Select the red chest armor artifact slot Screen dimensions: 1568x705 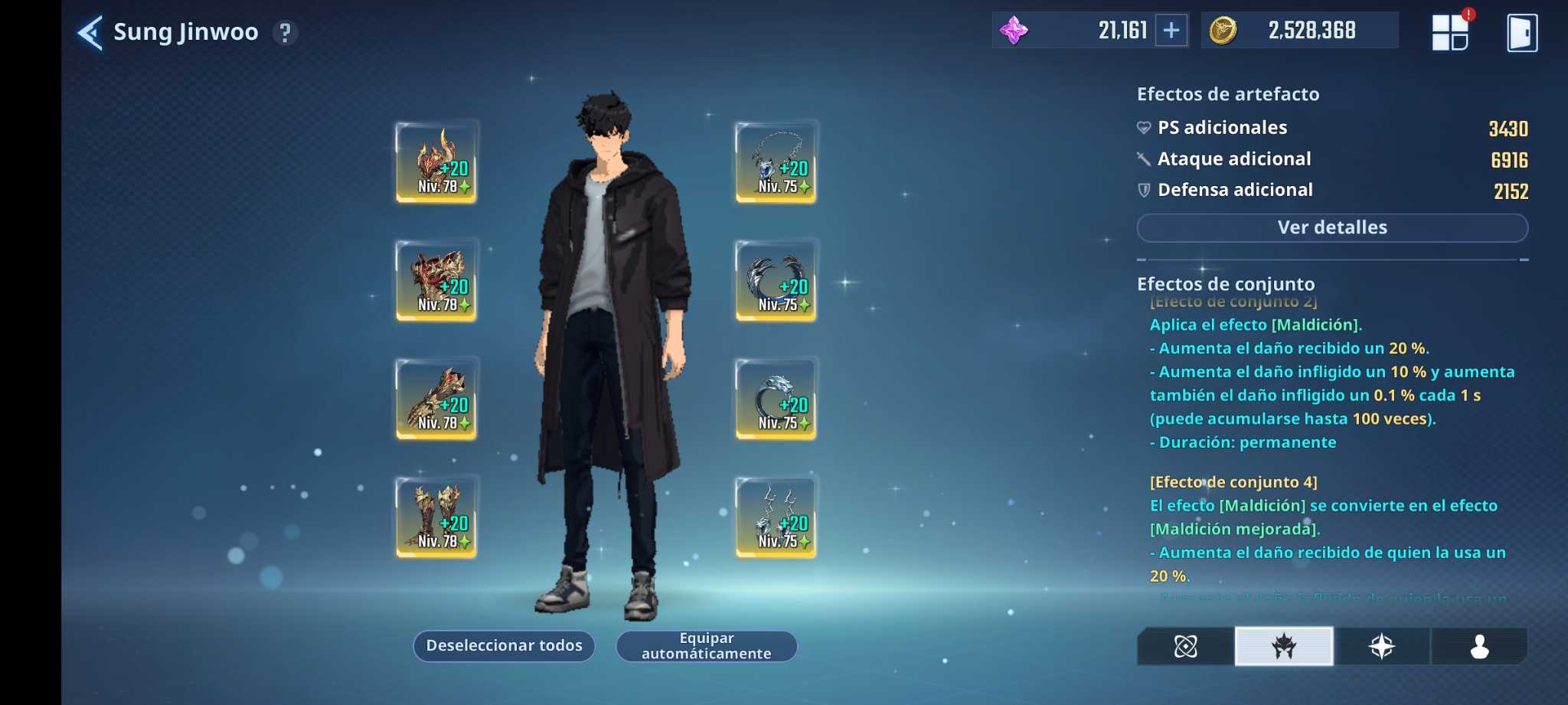[436, 280]
